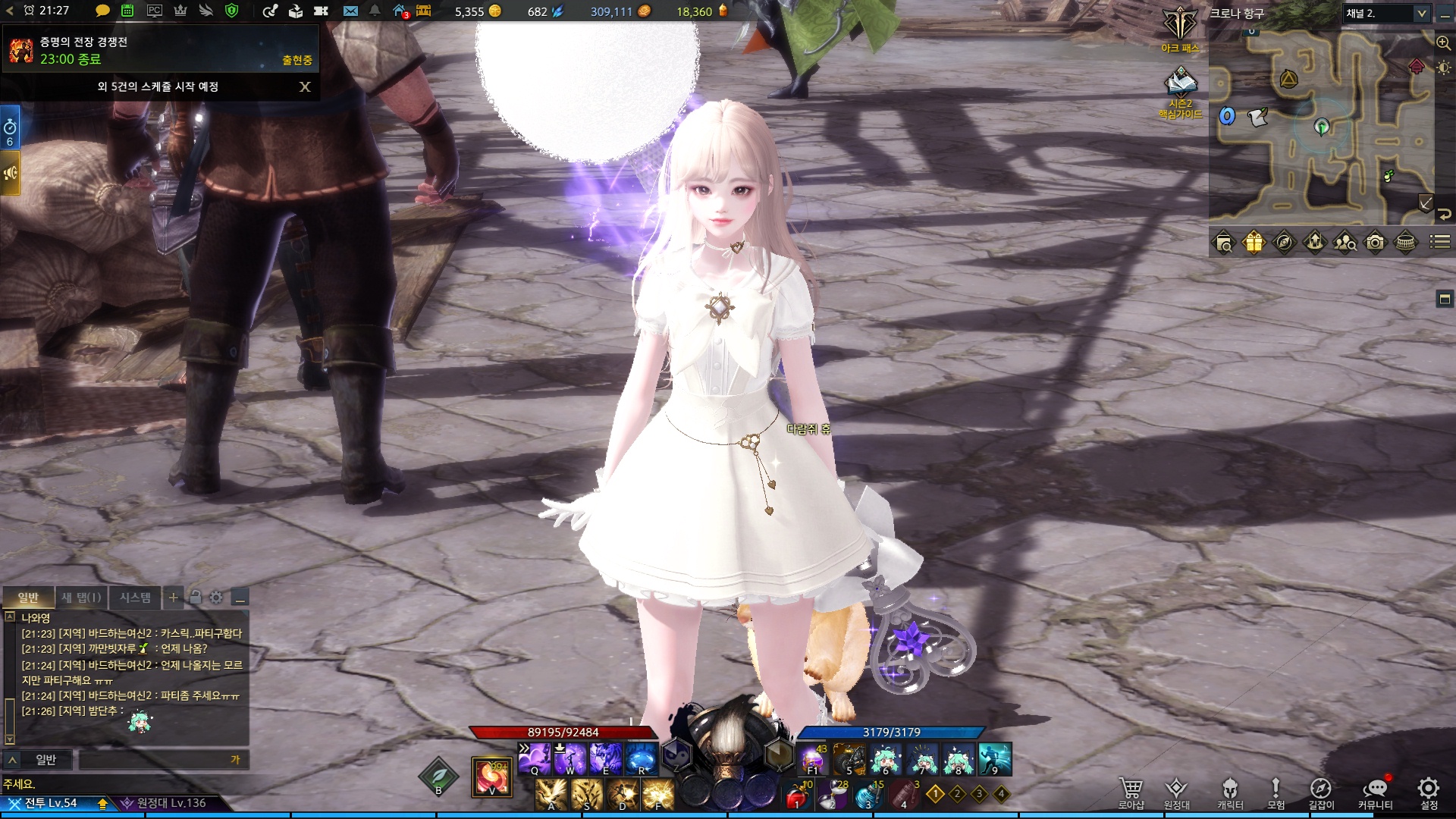Open the 캐릭터 character menu
Image resolution: width=1456 pixels, height=819 pixels.
(1229, 792)
